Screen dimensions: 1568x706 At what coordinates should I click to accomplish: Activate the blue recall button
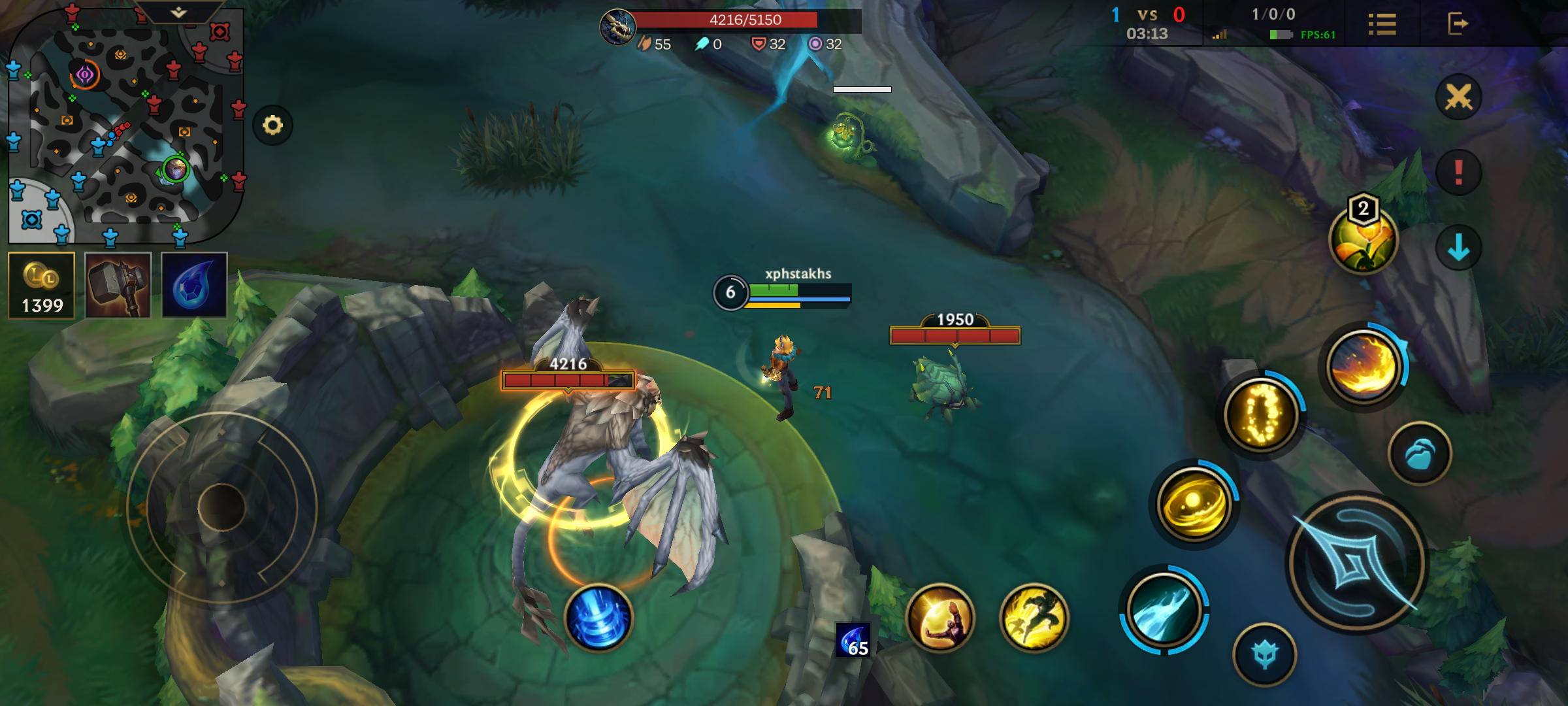(598, 618)
